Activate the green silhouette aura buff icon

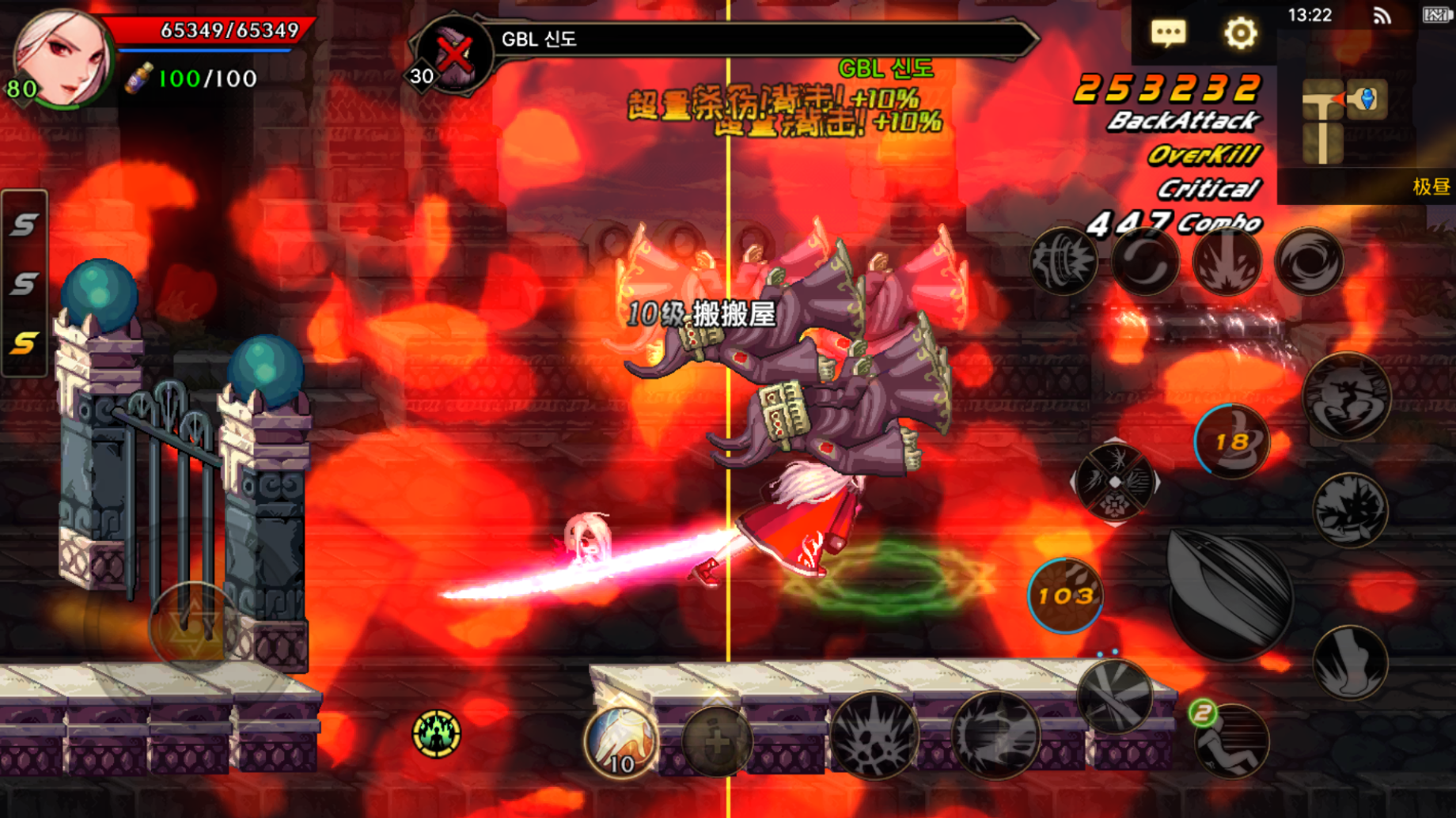tap(436, 733)
